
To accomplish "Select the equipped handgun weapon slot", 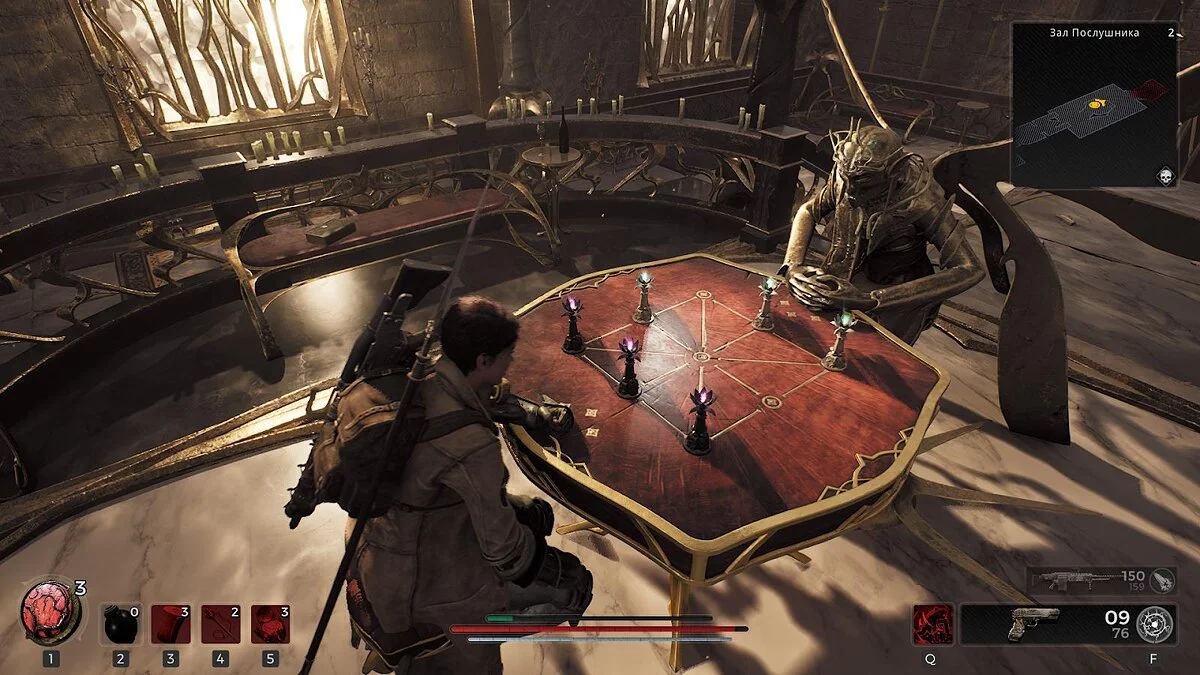I will click(1035, 624).
